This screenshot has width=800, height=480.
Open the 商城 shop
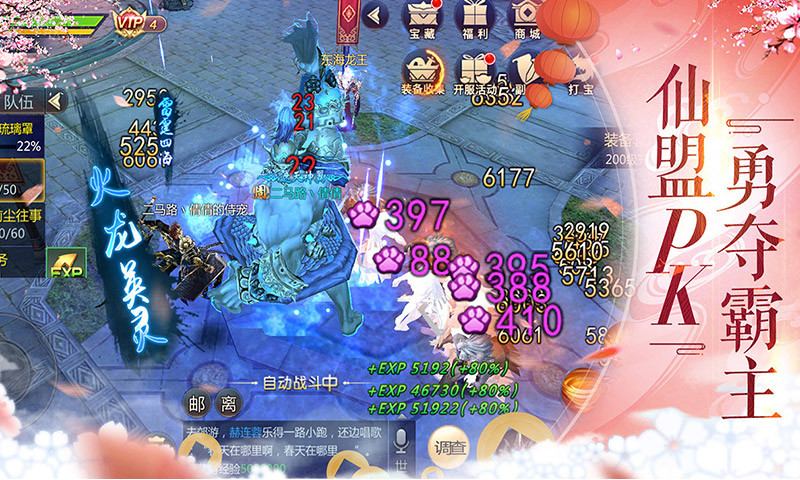(x=527, y=19)
